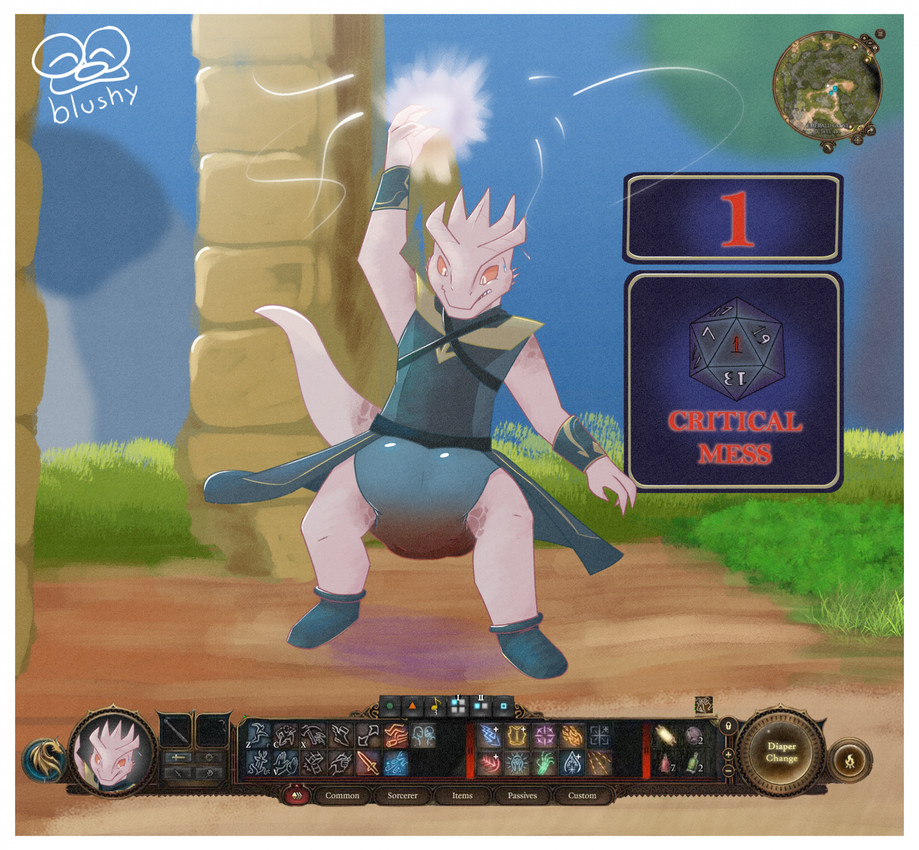Click the plus button to expand hotbar
This screenshot has height=850, width=919.
(x=728, y=753)
